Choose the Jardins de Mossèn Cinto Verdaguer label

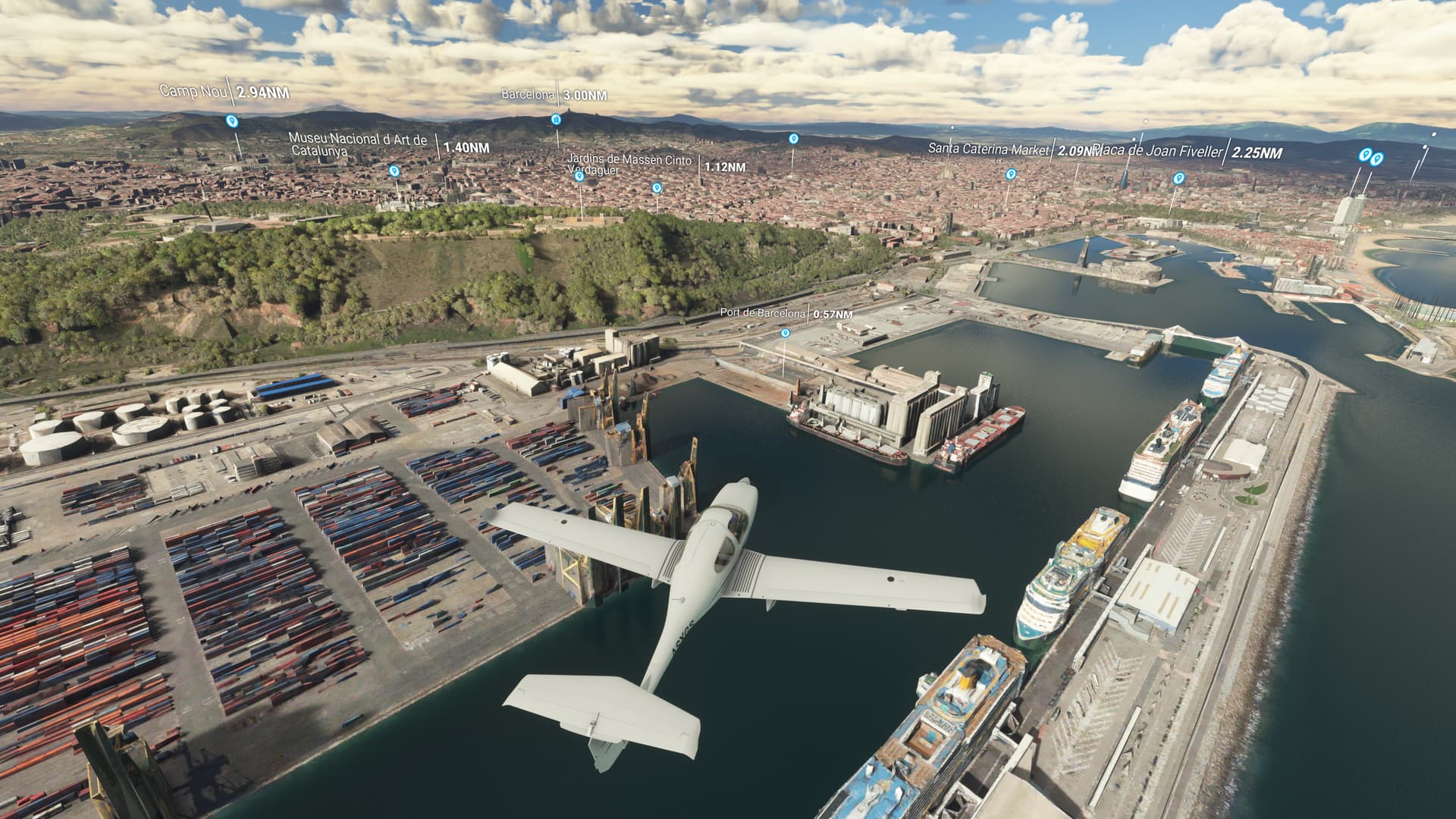point(629,165)
